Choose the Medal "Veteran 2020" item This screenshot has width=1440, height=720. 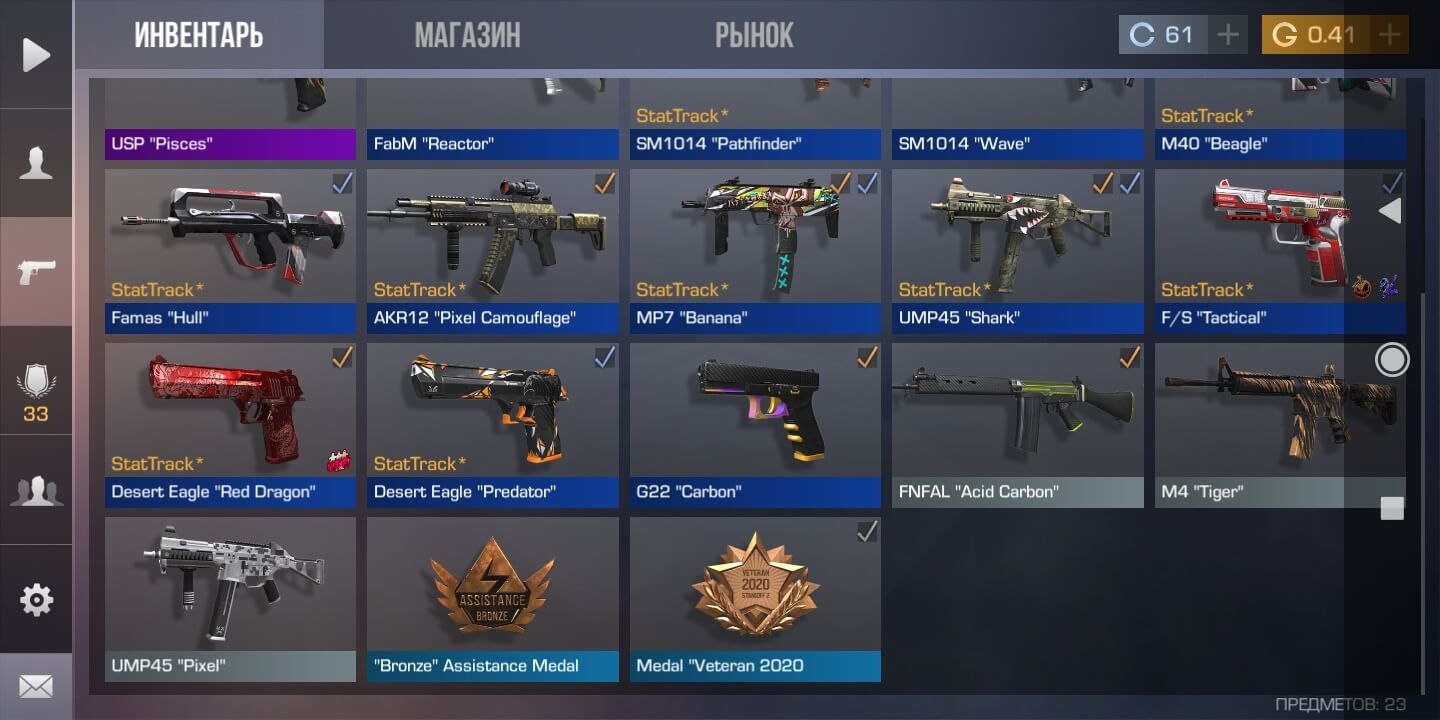coord(755,598)
